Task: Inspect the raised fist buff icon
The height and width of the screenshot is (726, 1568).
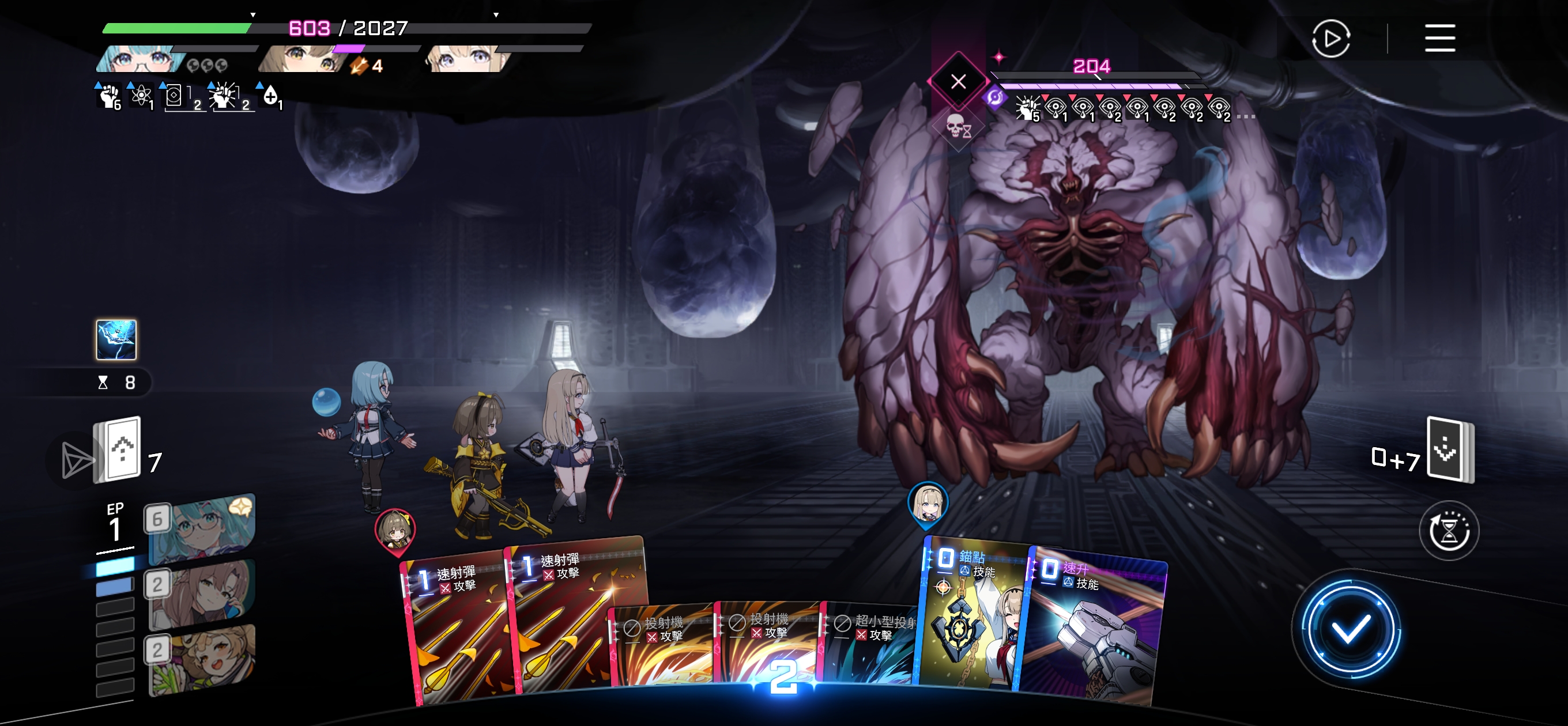Action: point(109,97)
